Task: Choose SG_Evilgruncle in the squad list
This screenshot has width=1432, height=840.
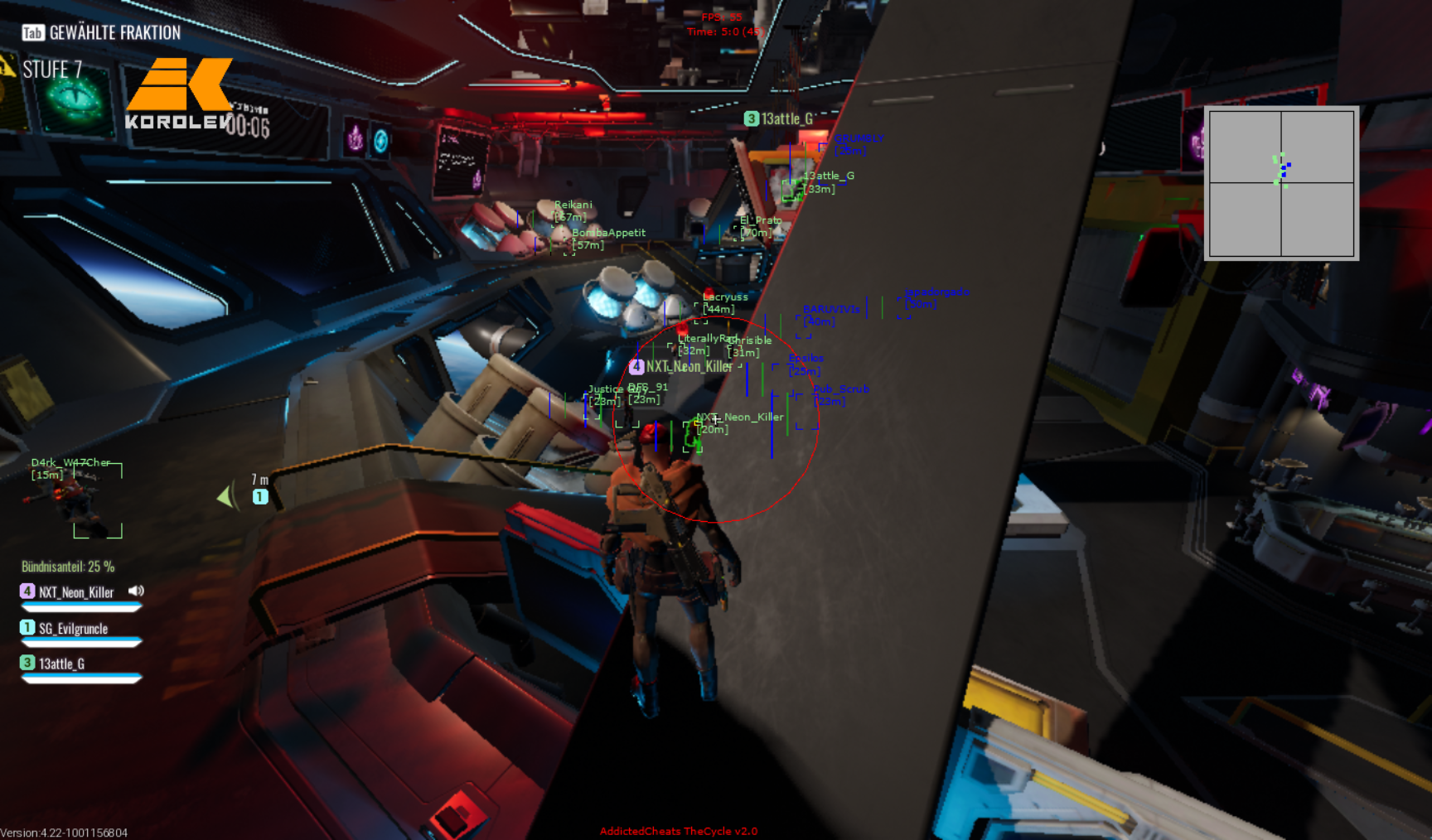Action: 73,629
